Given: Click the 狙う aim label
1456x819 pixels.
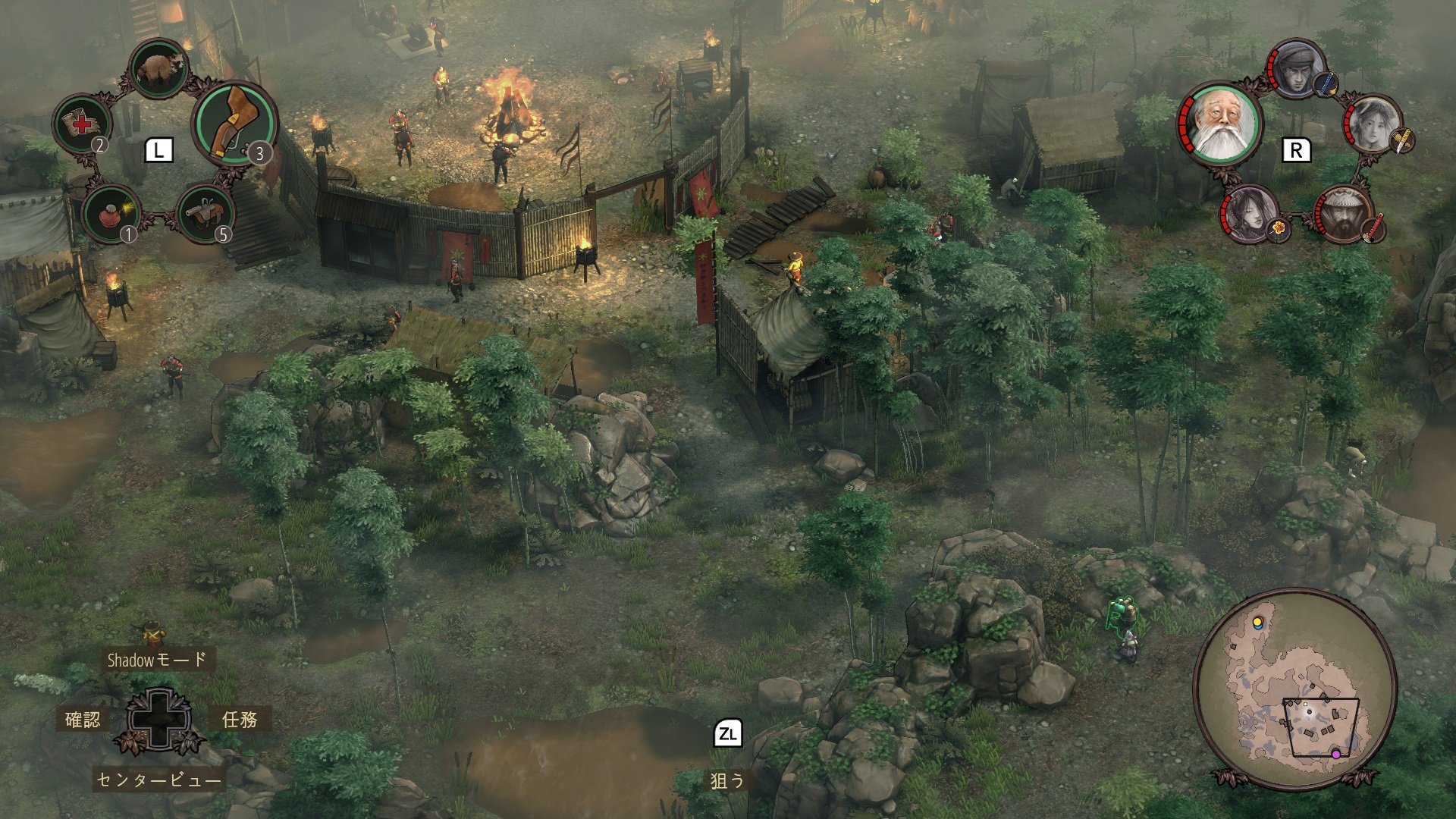Looking at the screenshot, I should coord(727,780).
